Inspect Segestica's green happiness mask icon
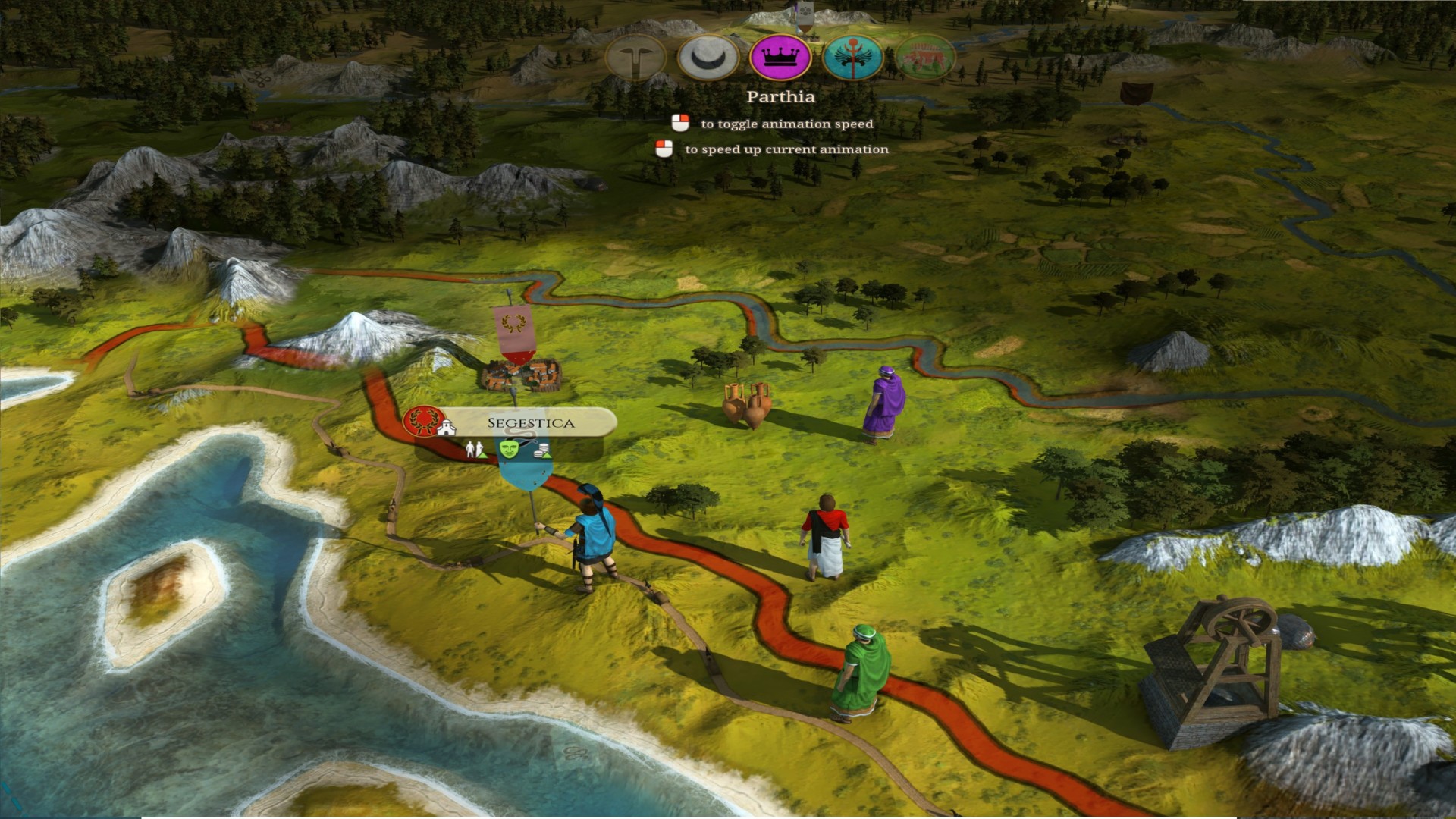 click(x=509, y=449)
